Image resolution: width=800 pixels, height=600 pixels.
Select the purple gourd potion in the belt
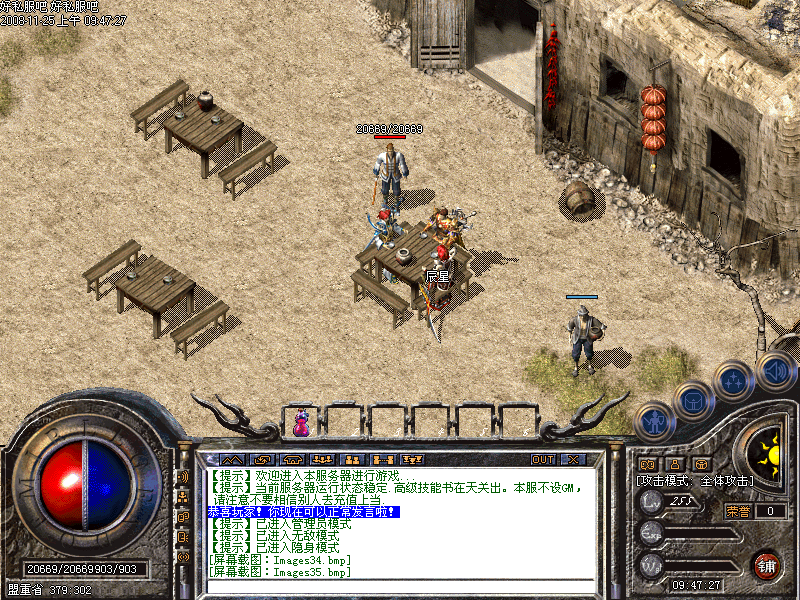point(300,424)
